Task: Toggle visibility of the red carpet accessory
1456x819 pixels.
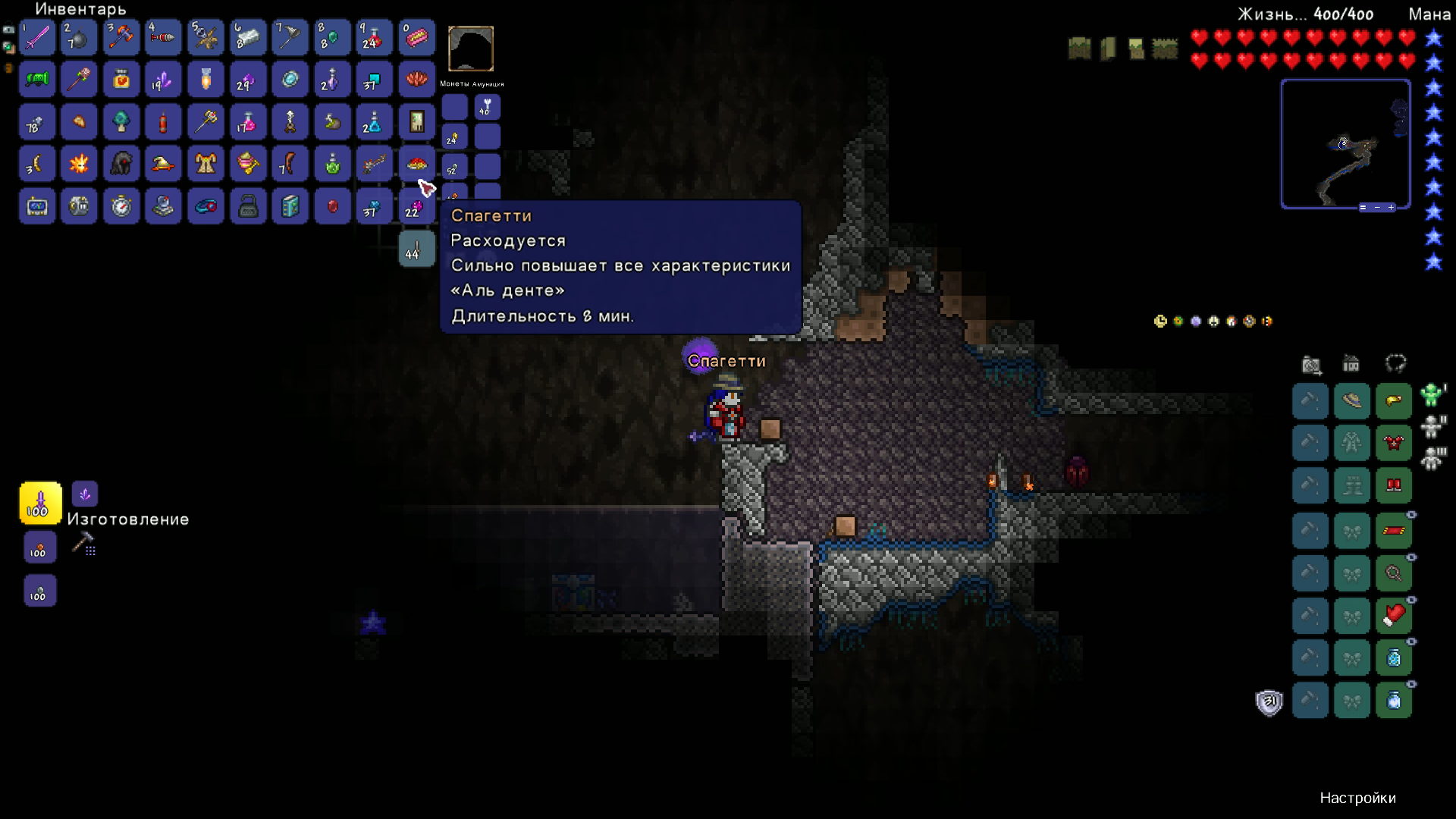Action: tap(1411, 515)
